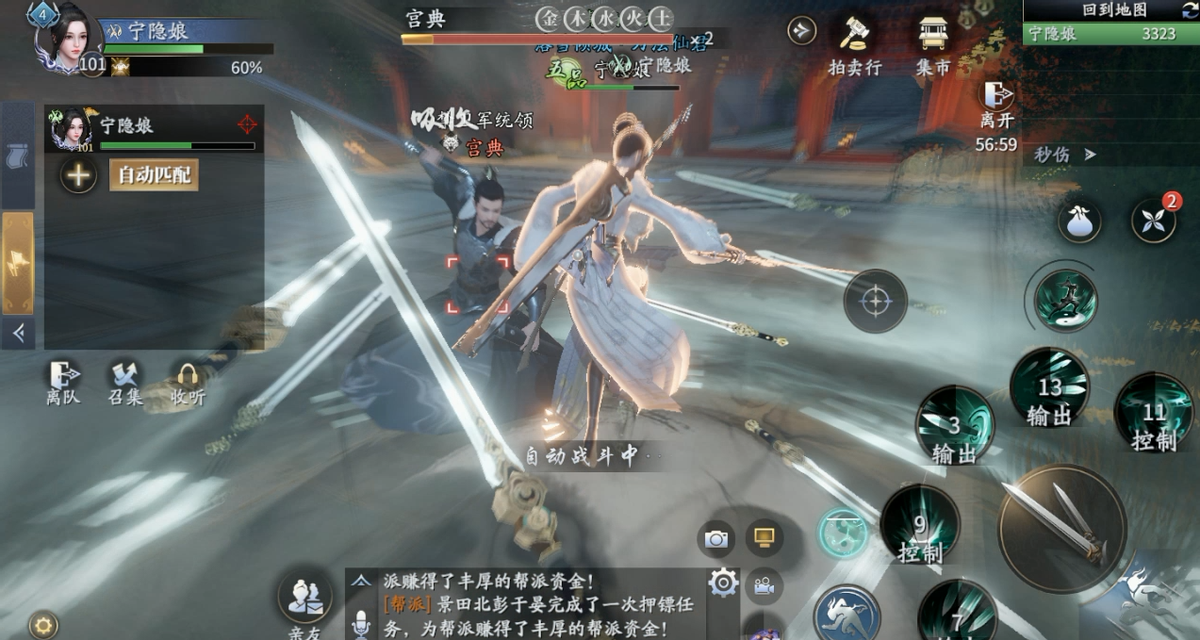Open chat settings gear icon
This screenshot has width=1200, height=640.
point(722,582)
